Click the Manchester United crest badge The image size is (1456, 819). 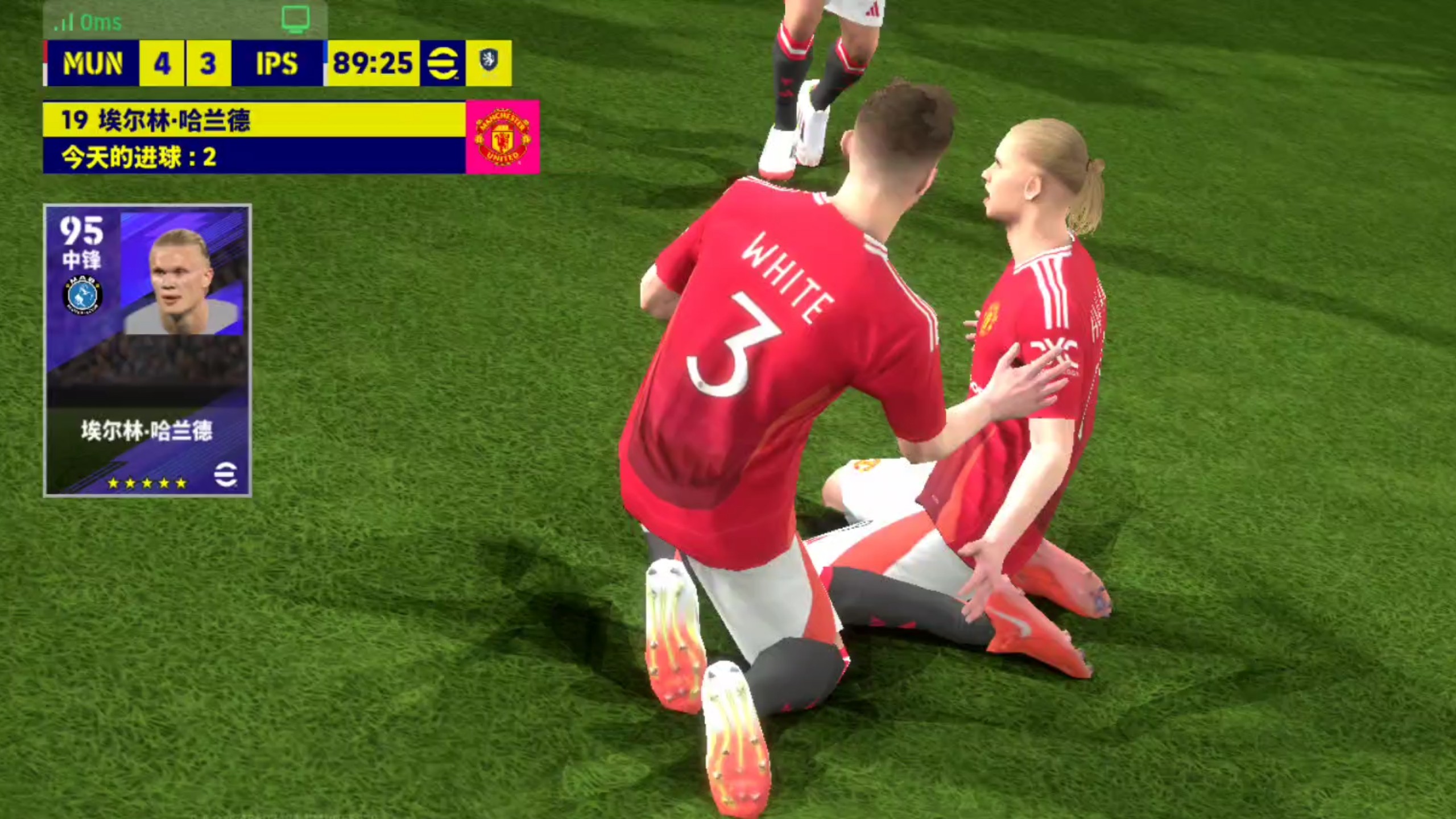point(502,138)
